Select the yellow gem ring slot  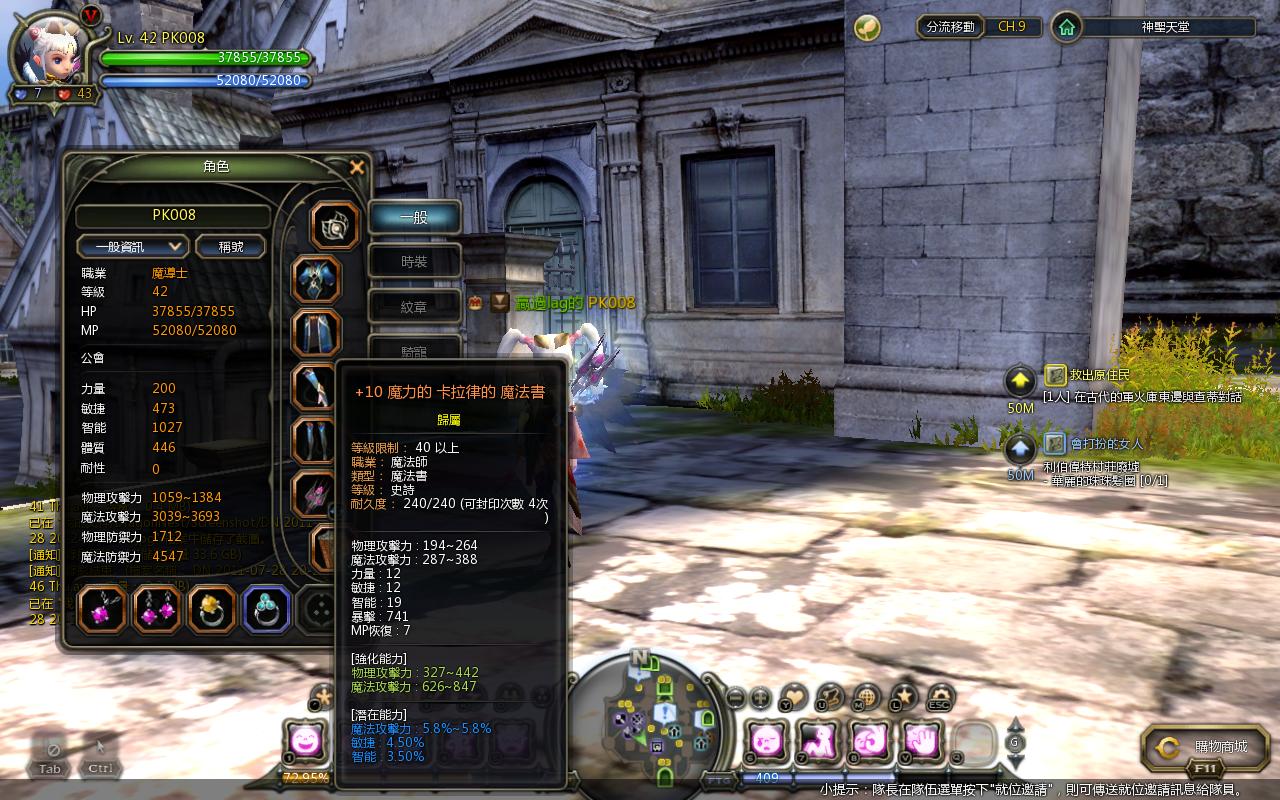(212, 610)
